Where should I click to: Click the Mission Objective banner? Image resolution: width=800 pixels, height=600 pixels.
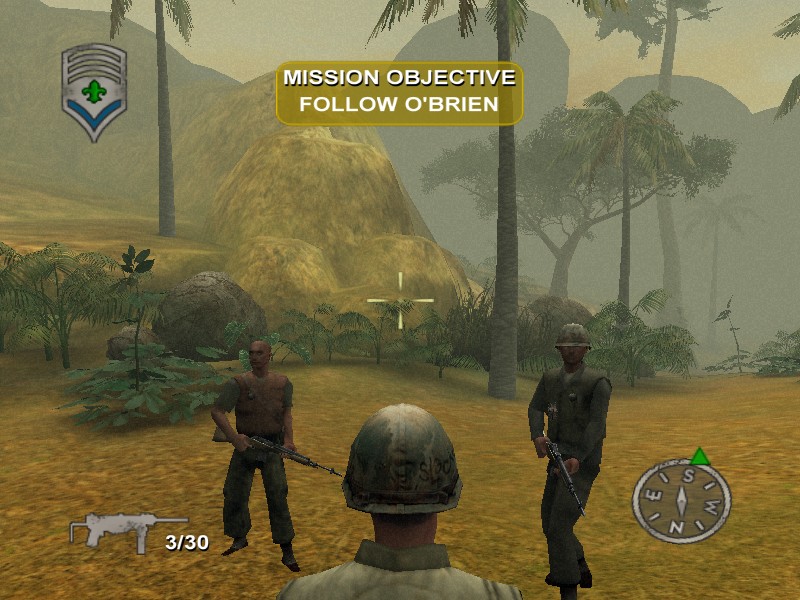click(400, 93)
